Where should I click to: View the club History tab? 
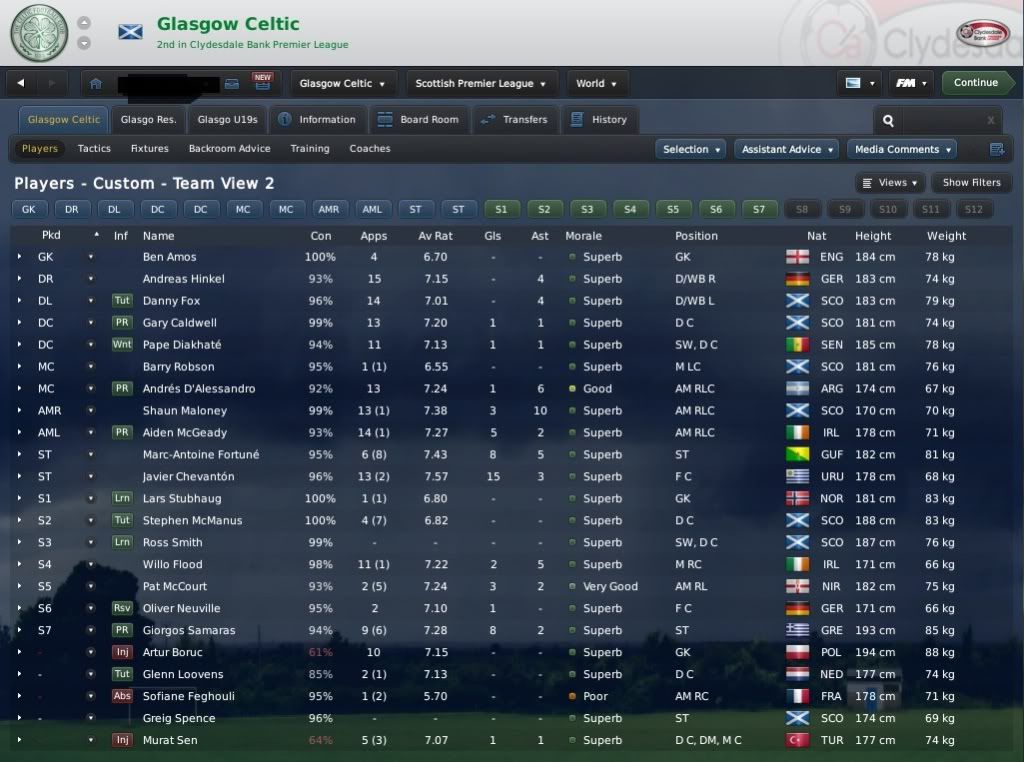click(x=599, y=120)
